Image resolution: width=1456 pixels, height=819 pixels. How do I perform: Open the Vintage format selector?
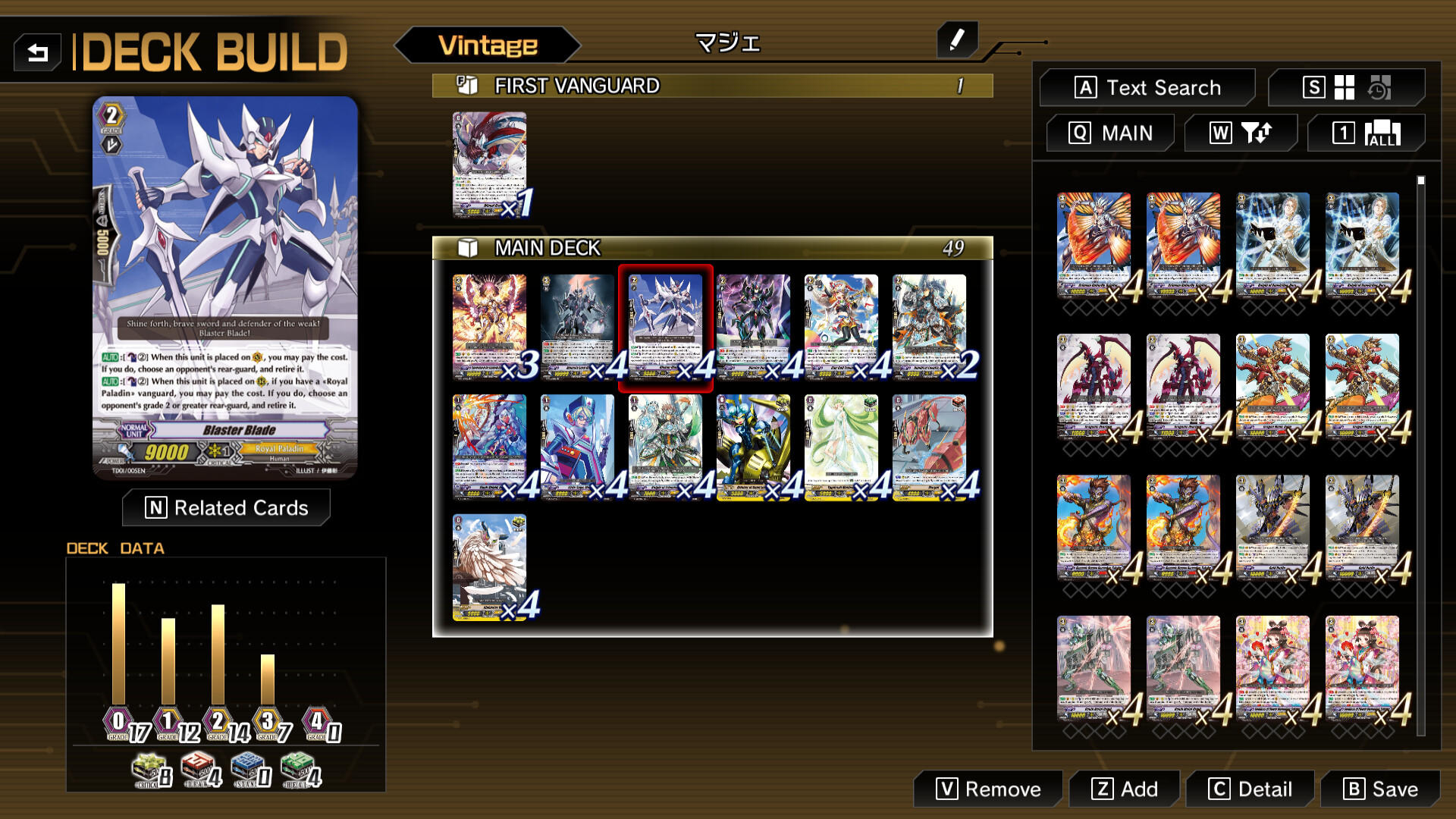pos(488,45)
